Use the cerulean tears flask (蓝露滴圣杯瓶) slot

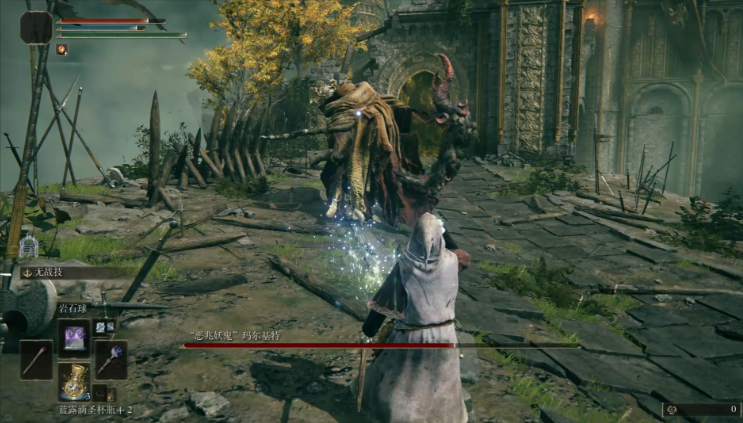tap(74, 381)
